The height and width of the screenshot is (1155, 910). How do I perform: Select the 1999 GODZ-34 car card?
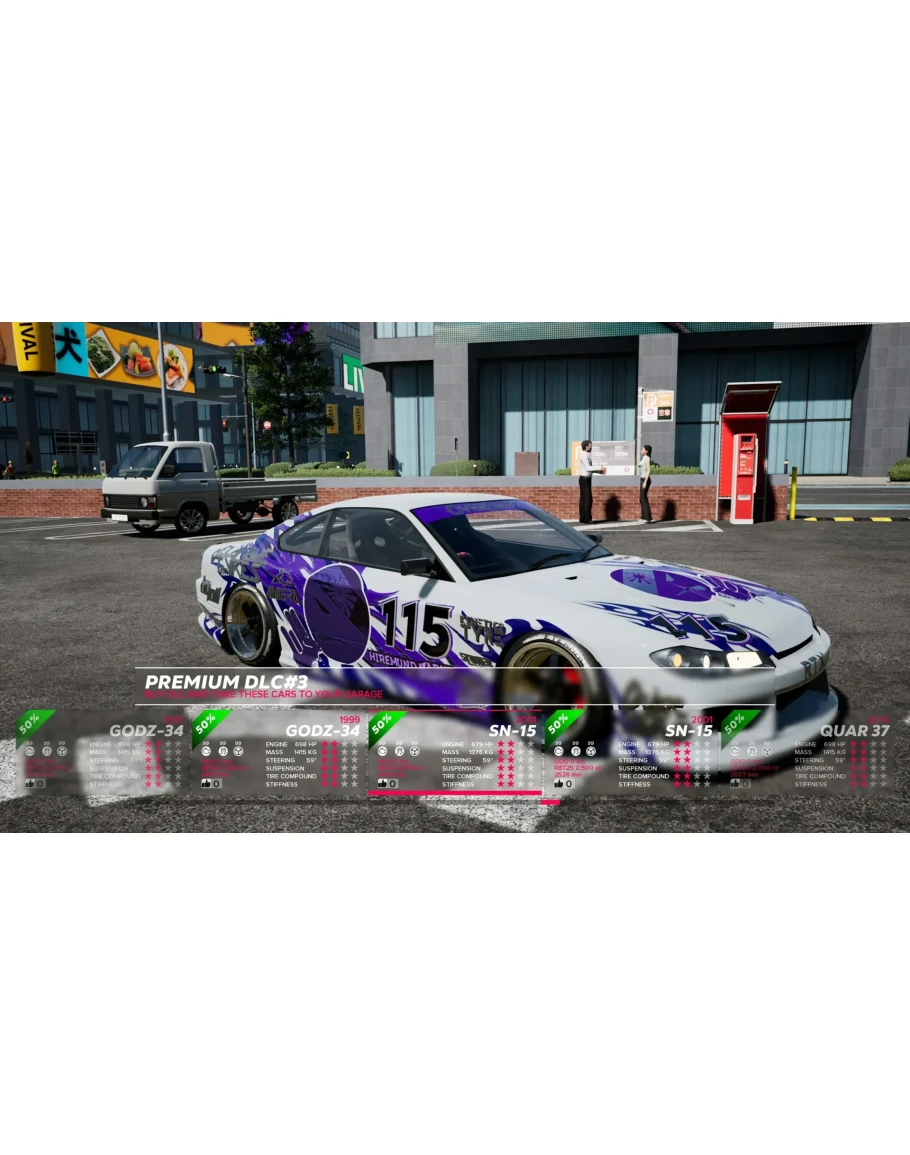[278, 752]
